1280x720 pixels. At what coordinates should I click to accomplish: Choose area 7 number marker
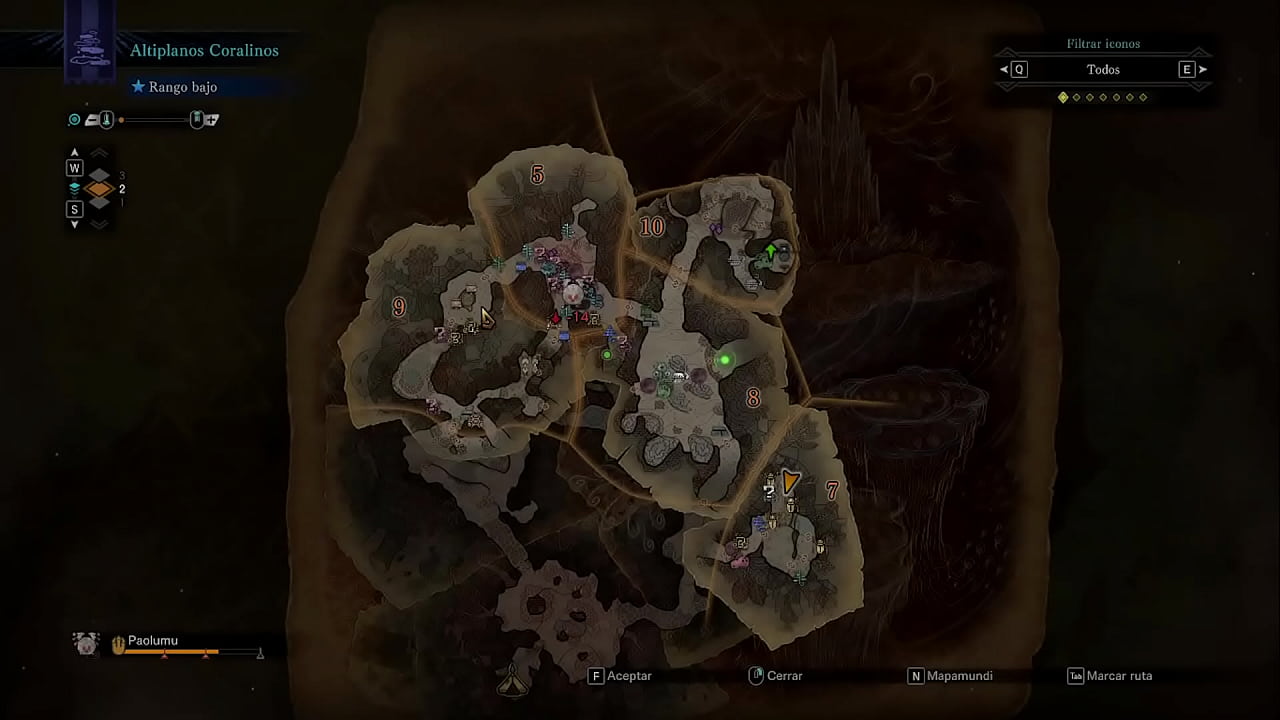click(831, 490)
